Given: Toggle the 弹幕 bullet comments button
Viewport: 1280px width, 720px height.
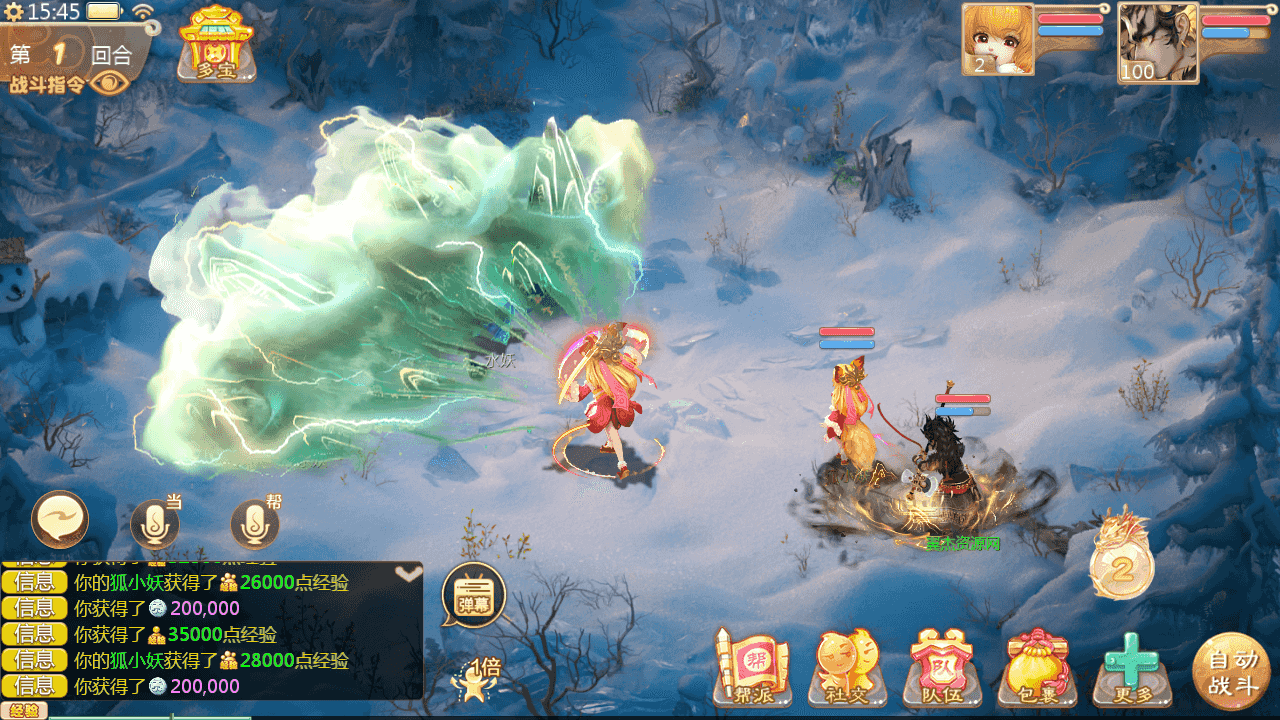Looking at the screenshot, I should [x=473, y=595].
